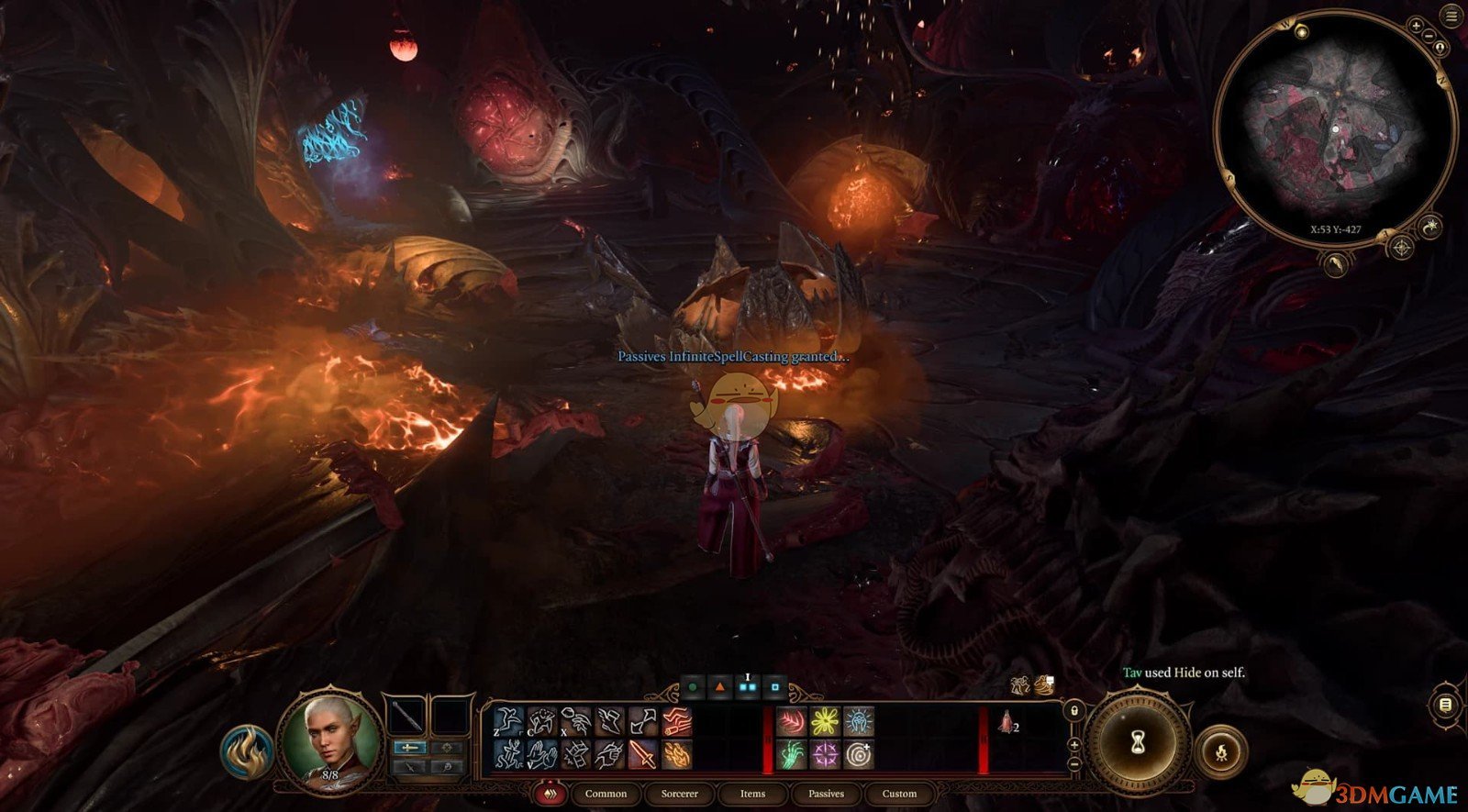Viewport: 1468px width, 812px height.
Task: Click the minimap compass rose button
Action: pyautogui.click(x=1401, y=248)
